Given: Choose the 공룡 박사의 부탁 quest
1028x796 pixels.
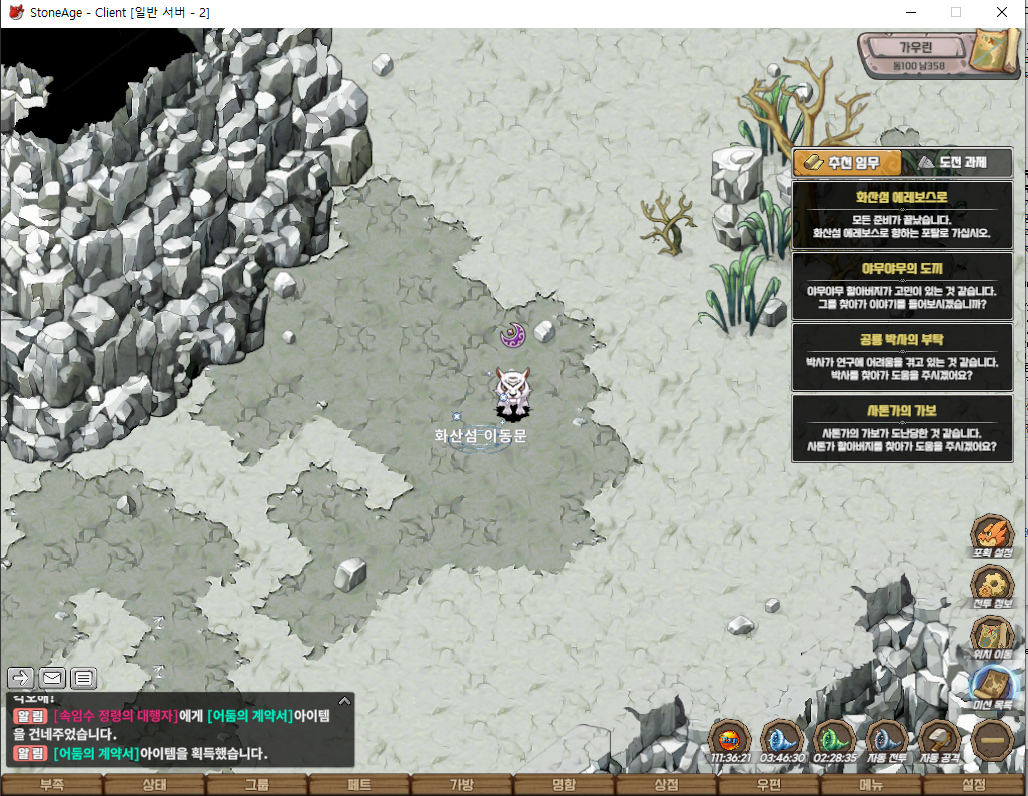Looking at the screenshot, I should [x=901, y=357].
